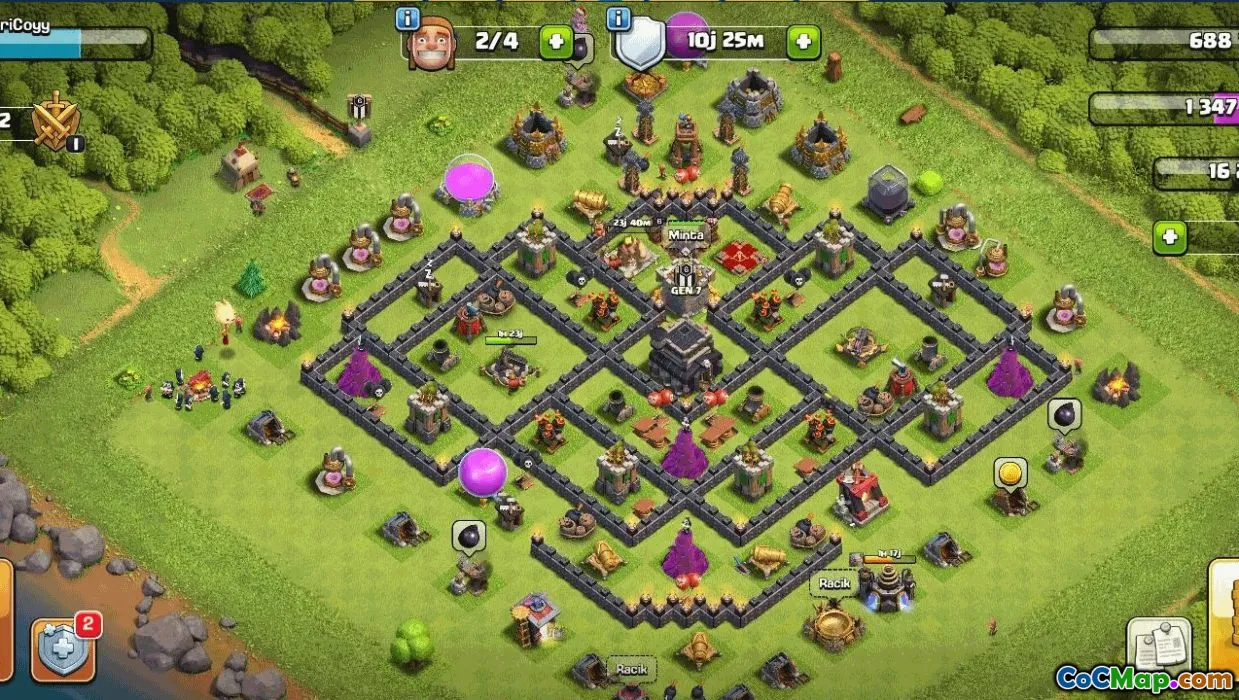Extend shield time with the green plus
This screenshot has height=700, width=1239.
tap(802, 42)
